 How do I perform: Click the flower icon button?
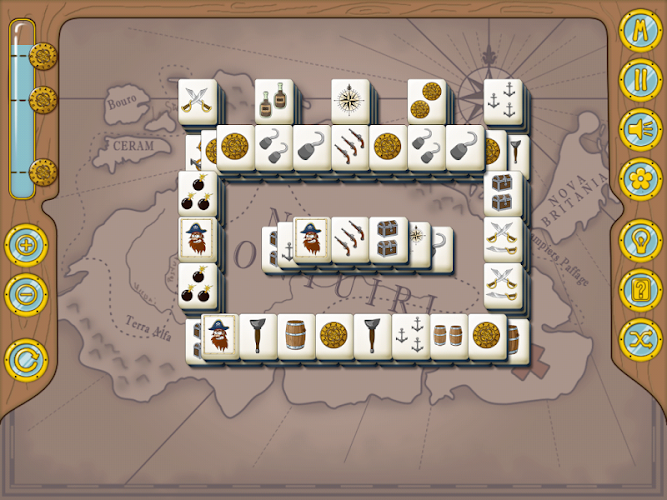click(637, 180)
